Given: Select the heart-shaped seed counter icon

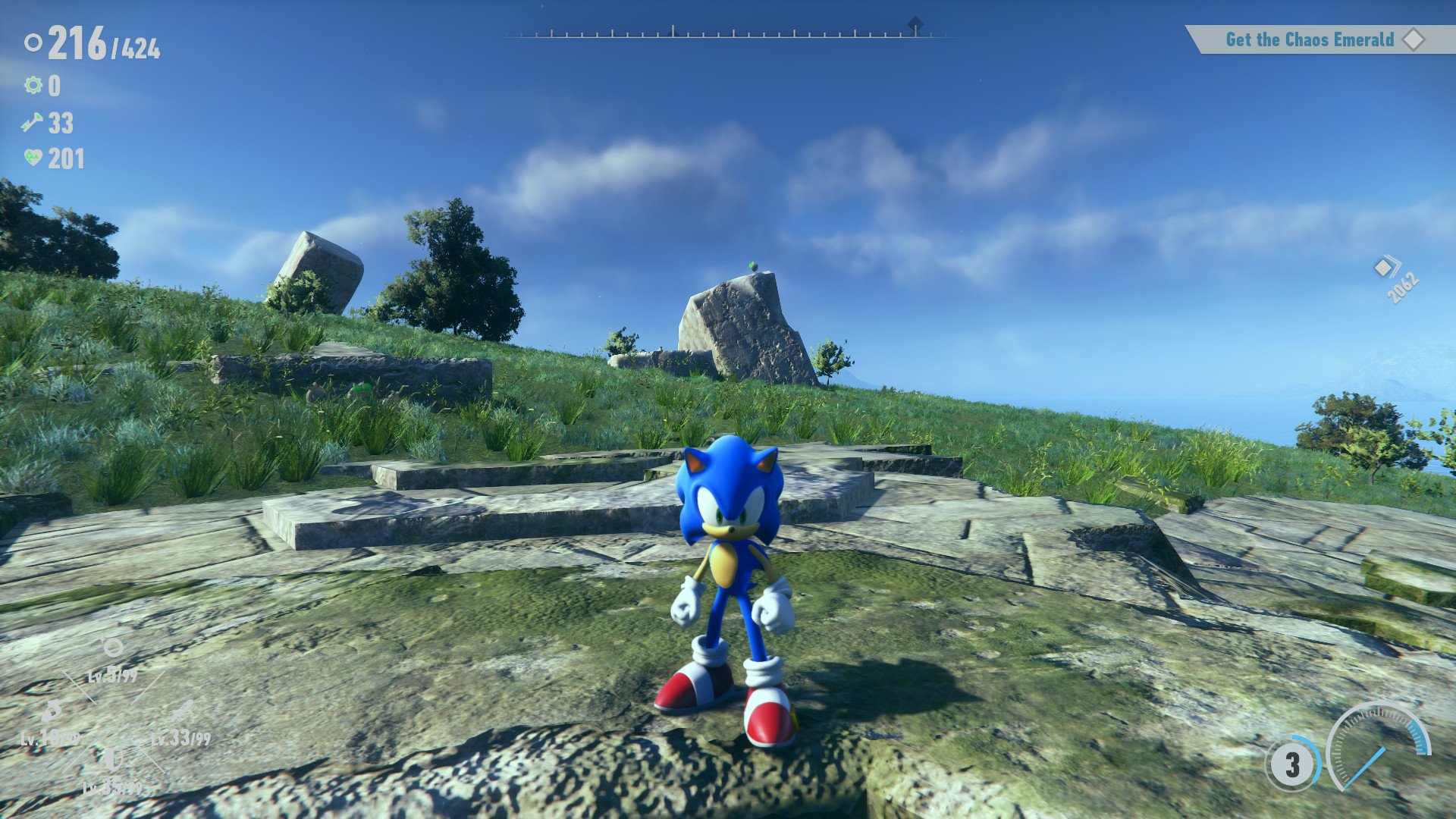Looking at the screenshot, I should [33, 158].
